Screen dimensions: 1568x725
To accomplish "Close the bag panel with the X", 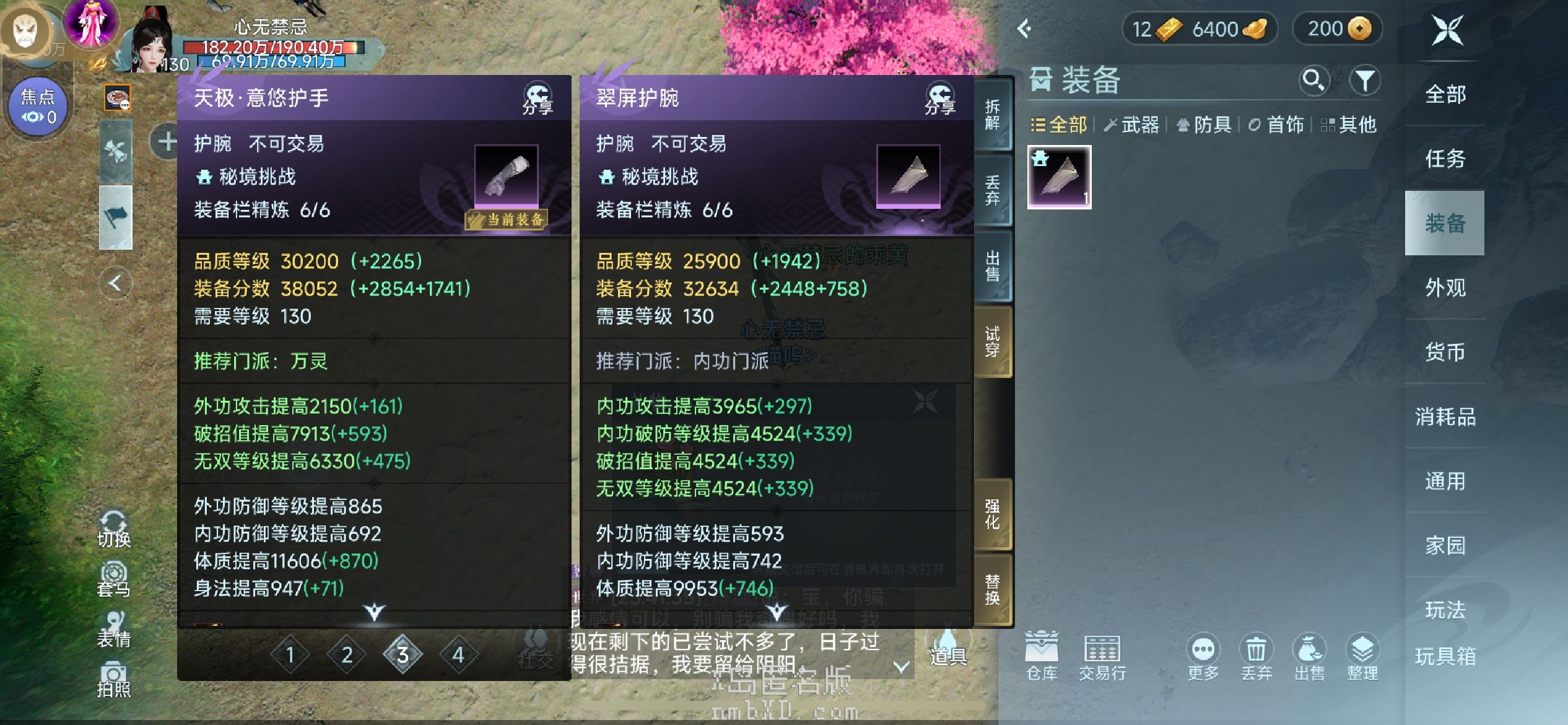I will click(1447, 30).
